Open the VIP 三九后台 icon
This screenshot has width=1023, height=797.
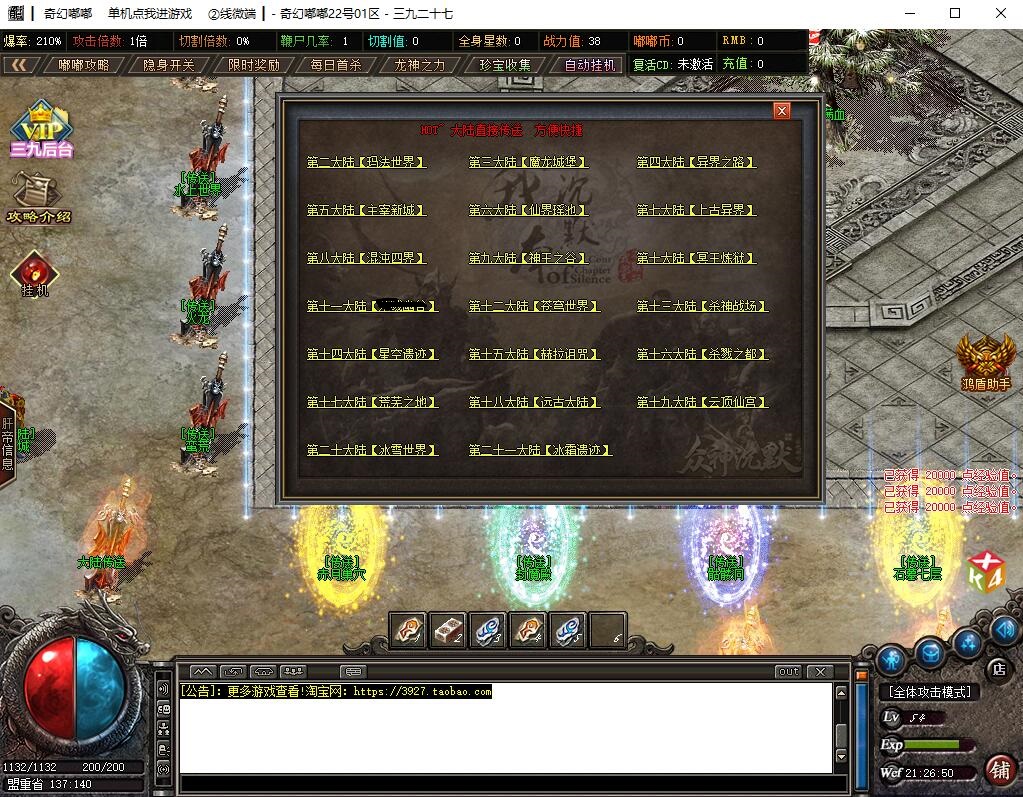[42, 130]
